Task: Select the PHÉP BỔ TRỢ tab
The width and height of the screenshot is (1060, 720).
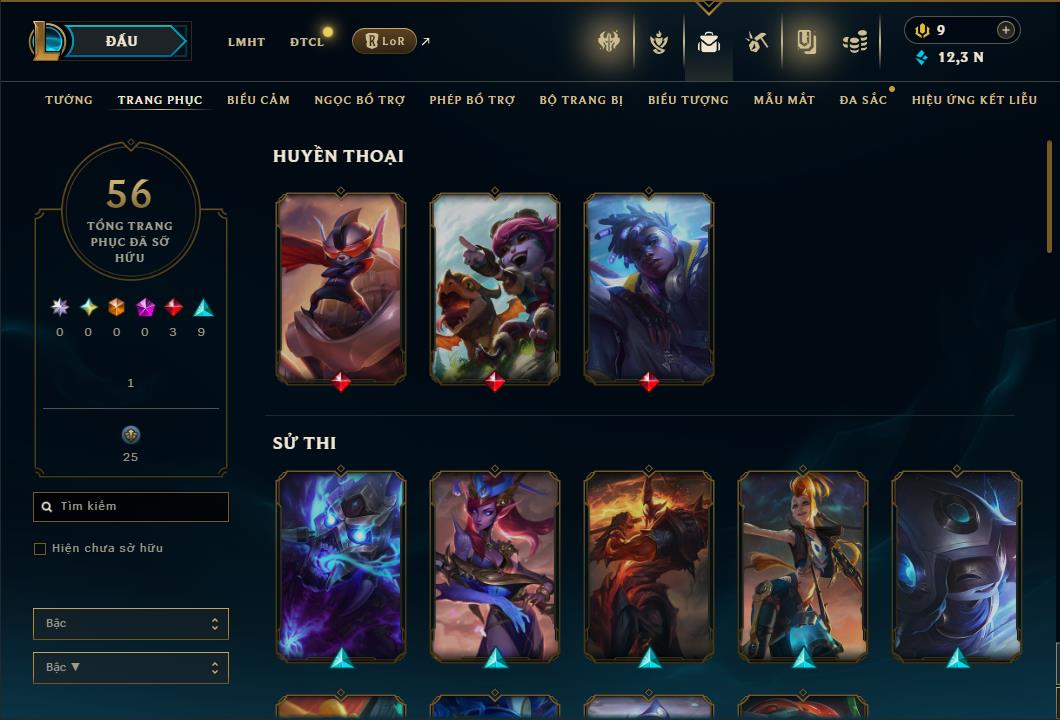Action: [472, 100]
